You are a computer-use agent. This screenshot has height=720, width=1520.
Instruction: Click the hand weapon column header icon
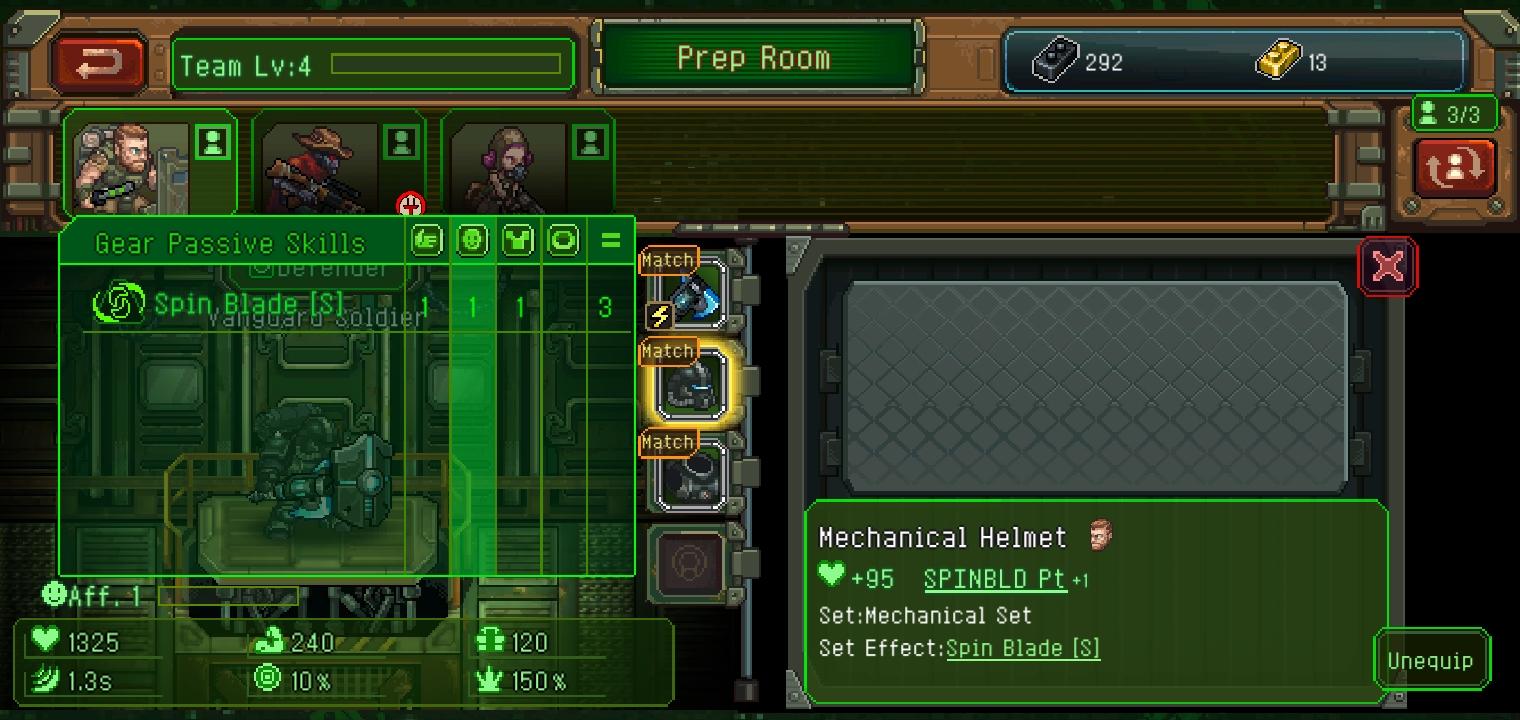(427, 241)
